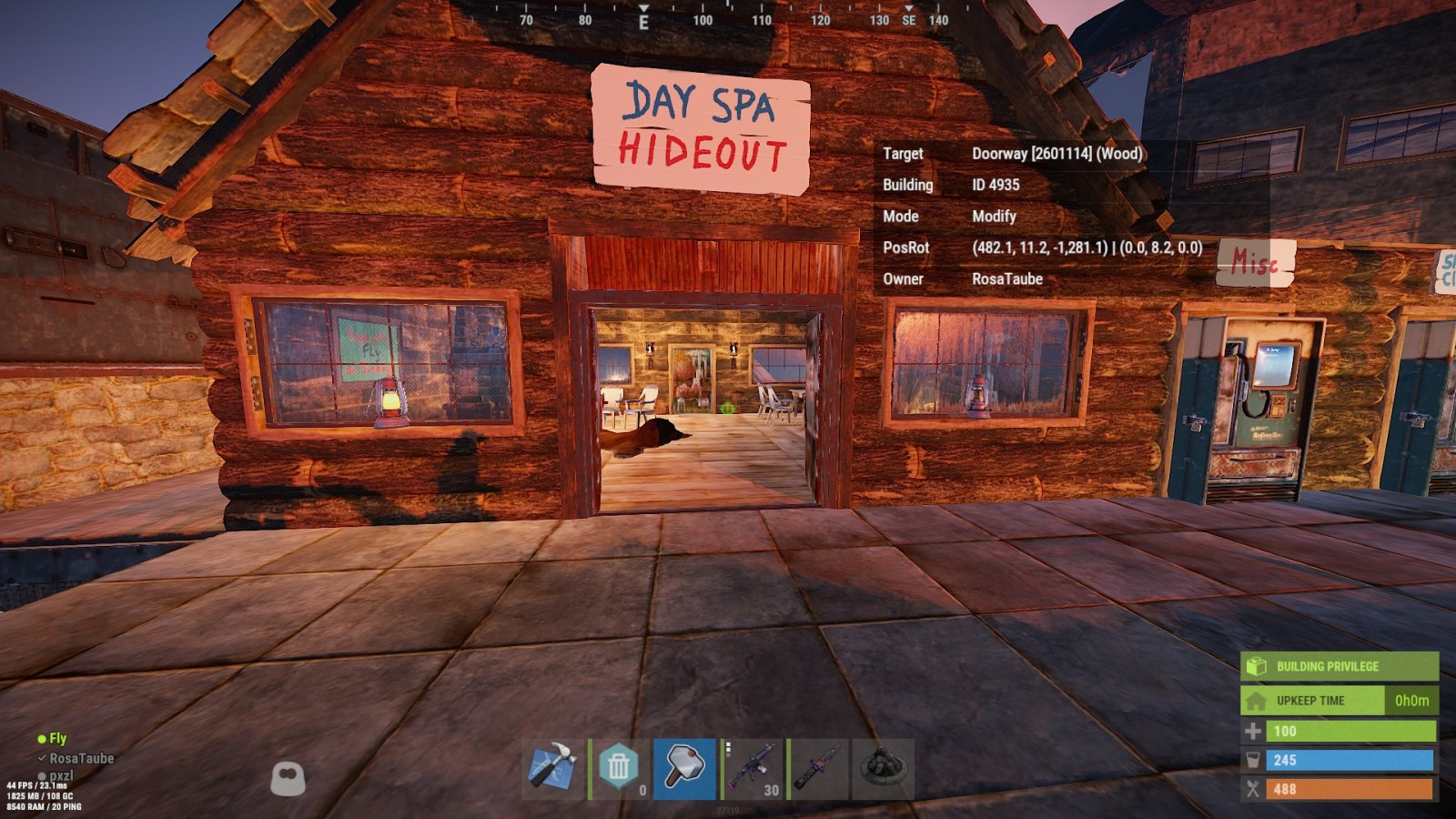Choose teammate pxzl in the team list
The image size is (1456, 819).
pyautogui.click(x=61, y=775)
